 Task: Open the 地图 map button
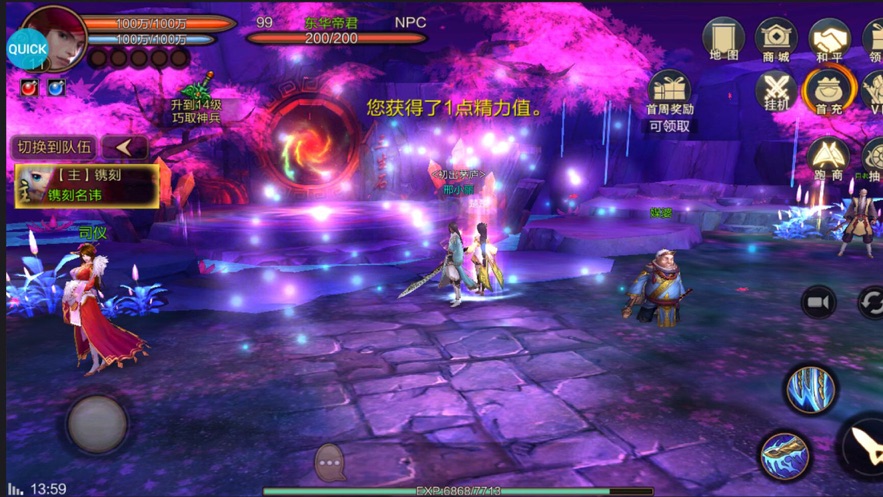pyautogui.click(x=723, y=38)
